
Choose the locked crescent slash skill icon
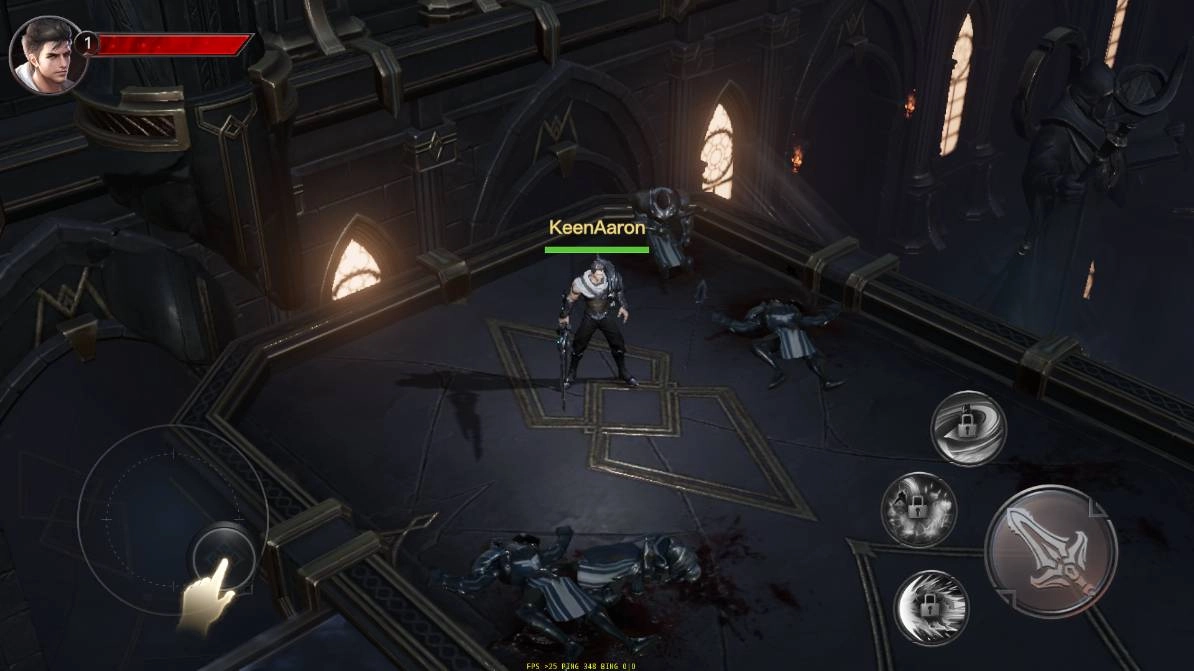click(x=931, y=607)
